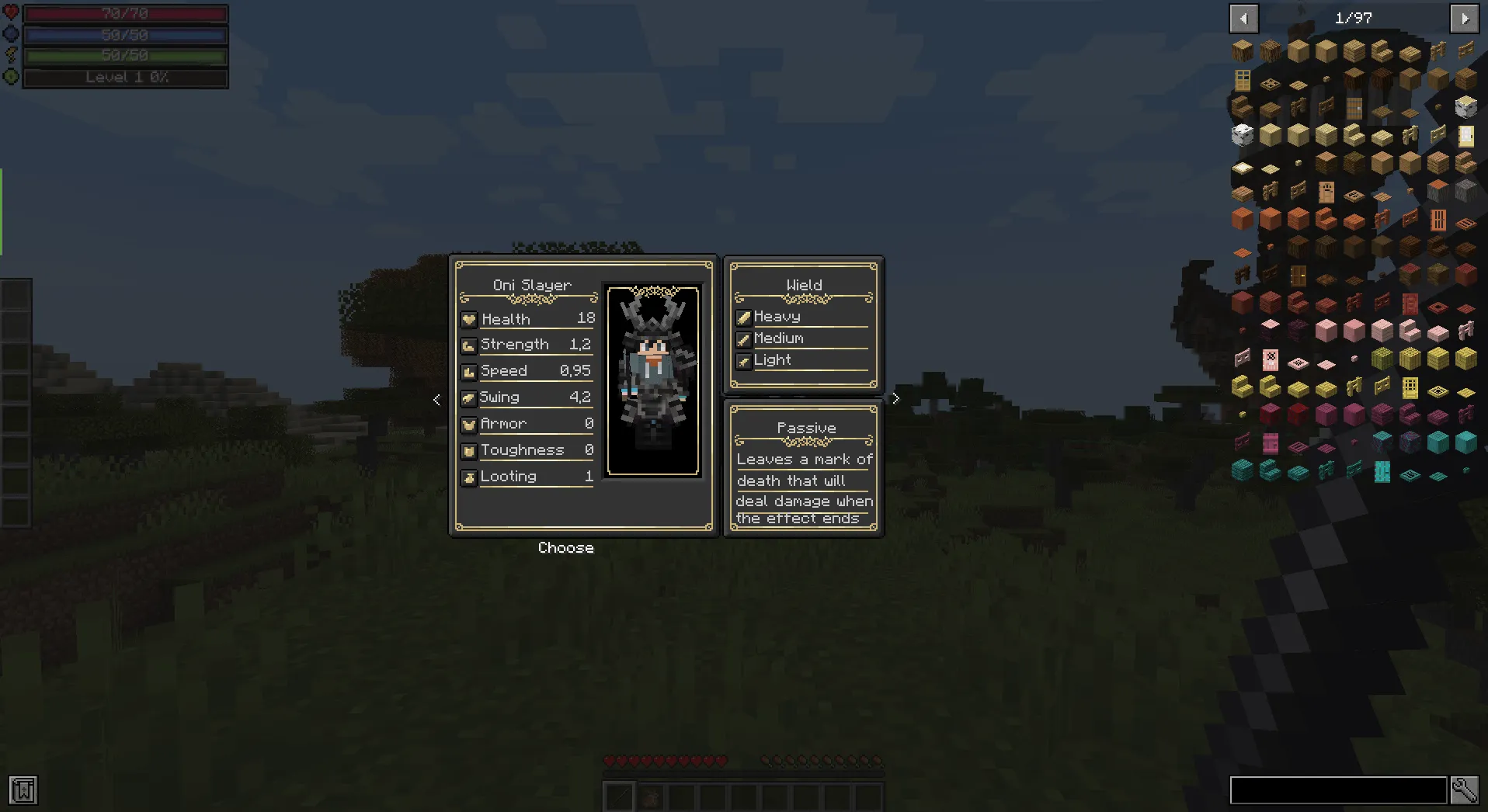
Task: Select the oak fence icon in the item list
Action: click(1438, 51)
